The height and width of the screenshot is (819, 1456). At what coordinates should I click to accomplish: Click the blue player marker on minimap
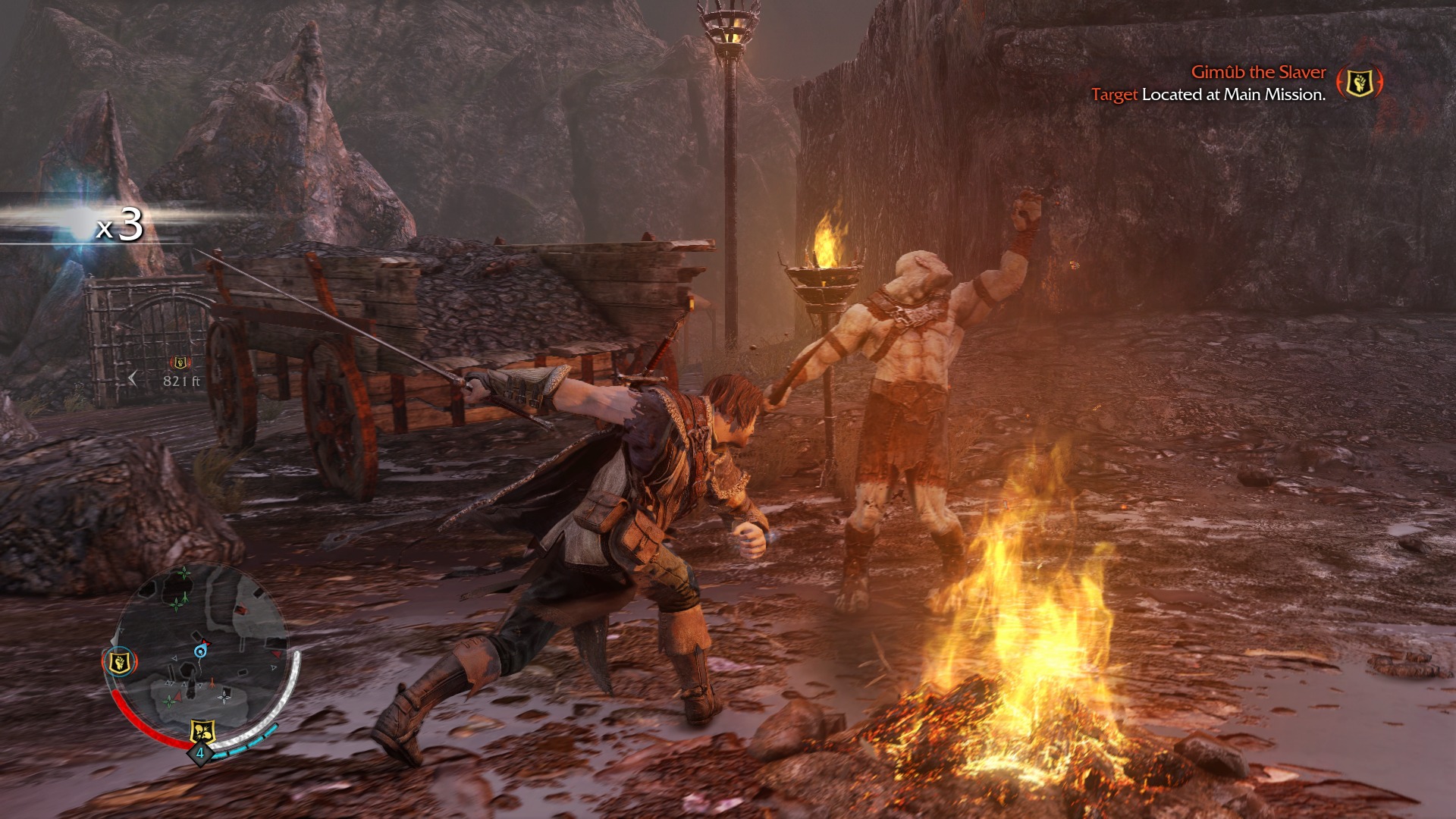(x=200, y=651)
